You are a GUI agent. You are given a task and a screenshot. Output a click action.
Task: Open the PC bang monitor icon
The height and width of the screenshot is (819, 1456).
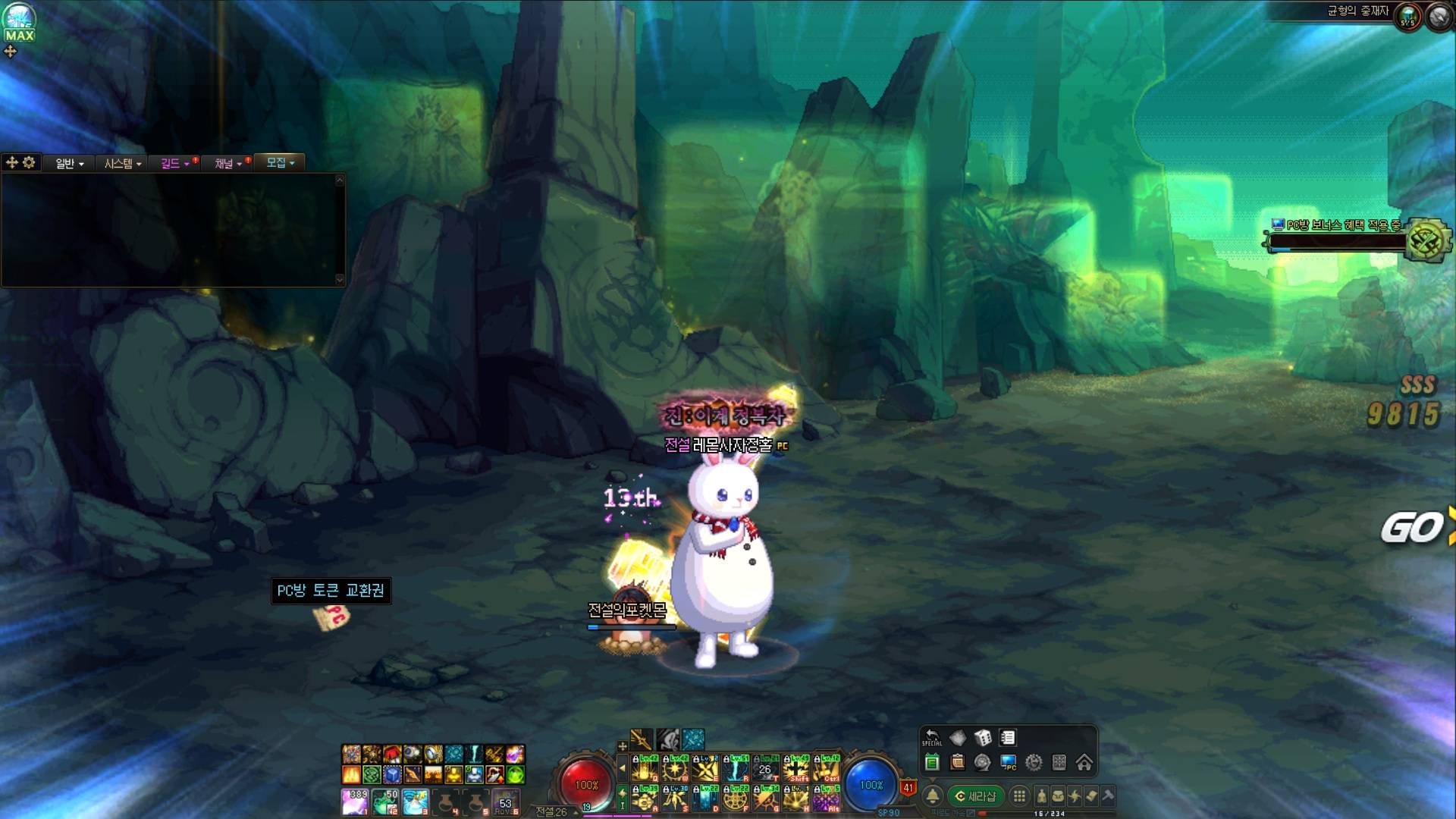click(x=1008, y=762)
